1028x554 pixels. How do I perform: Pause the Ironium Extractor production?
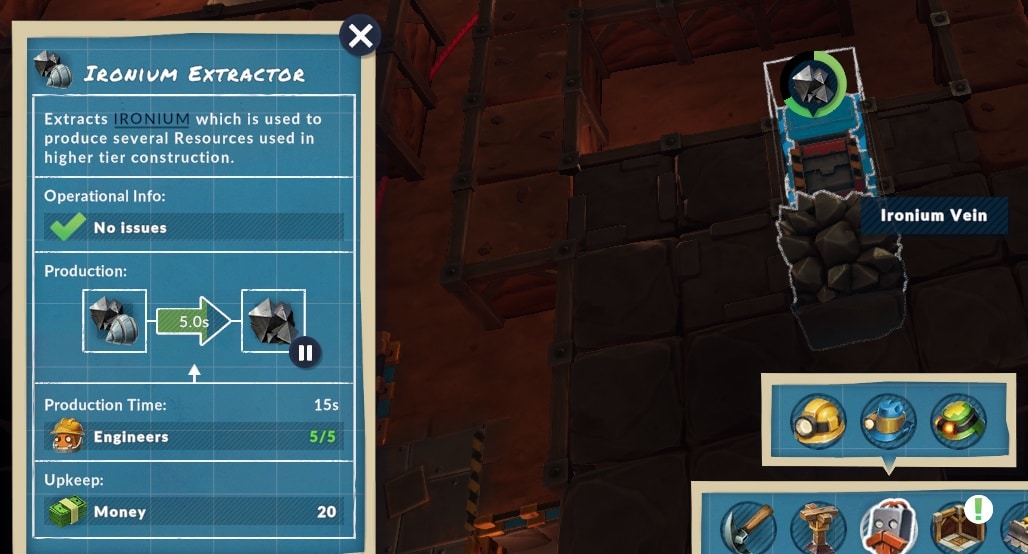(x=305, y=352)
